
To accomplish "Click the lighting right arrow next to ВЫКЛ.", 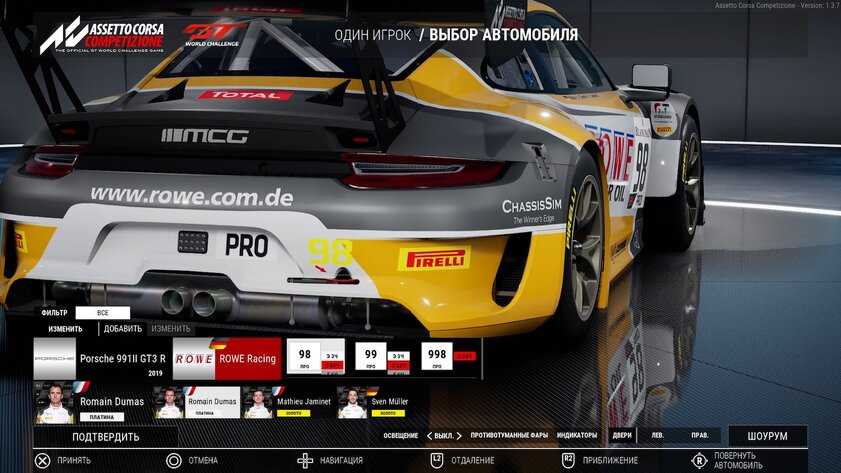I will (459, 435).
